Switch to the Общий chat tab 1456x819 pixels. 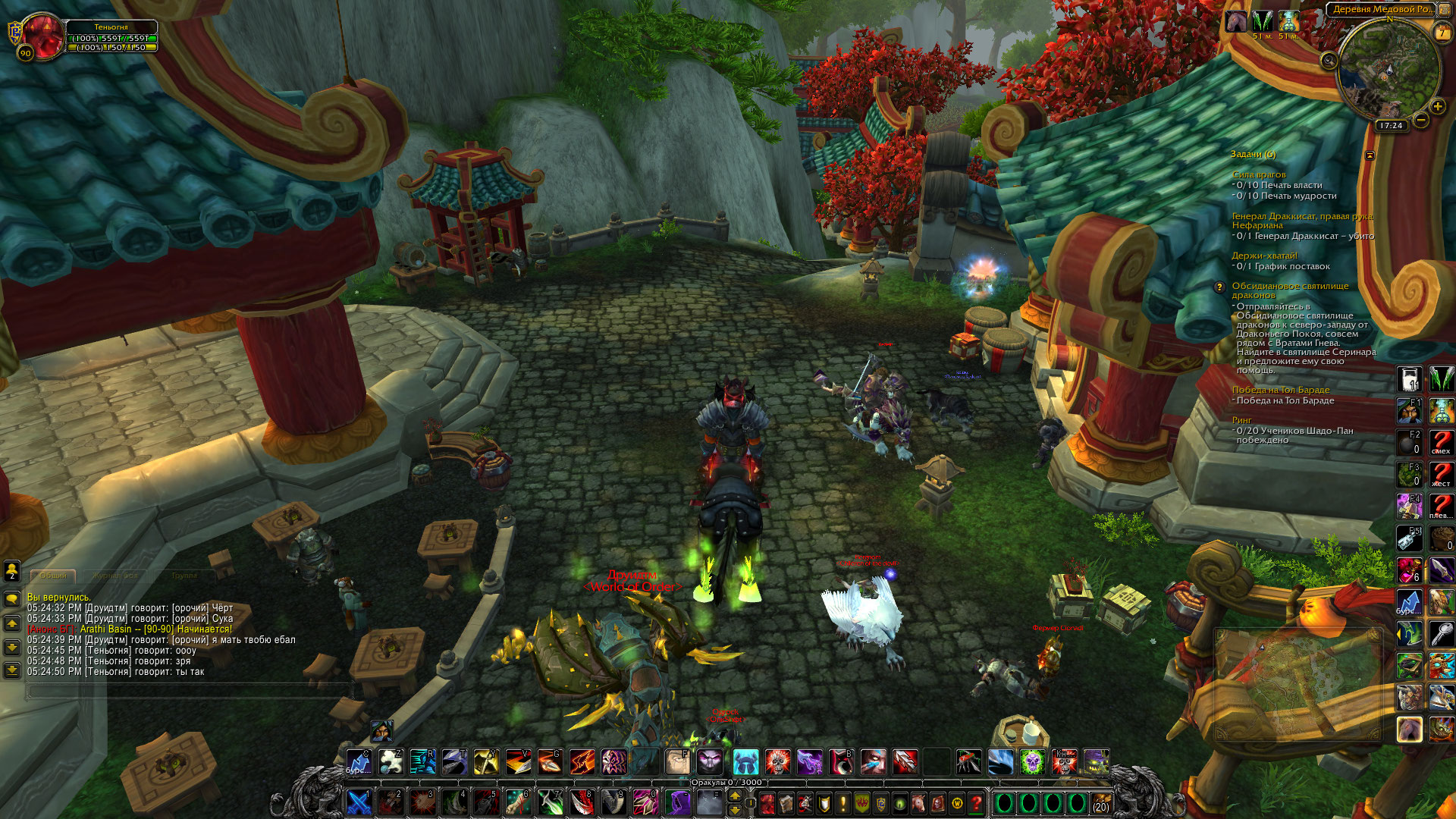pos(53,576)
